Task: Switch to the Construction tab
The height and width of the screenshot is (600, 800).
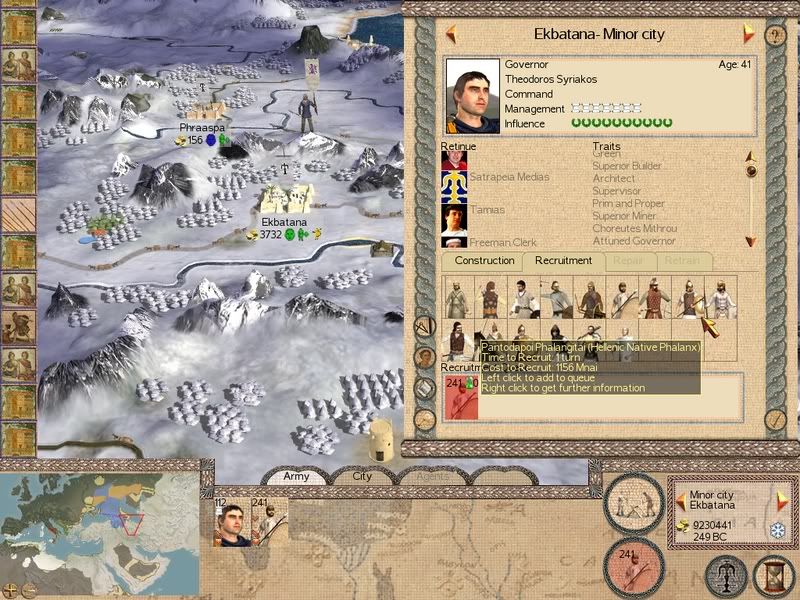Action: tap(485, 261)
